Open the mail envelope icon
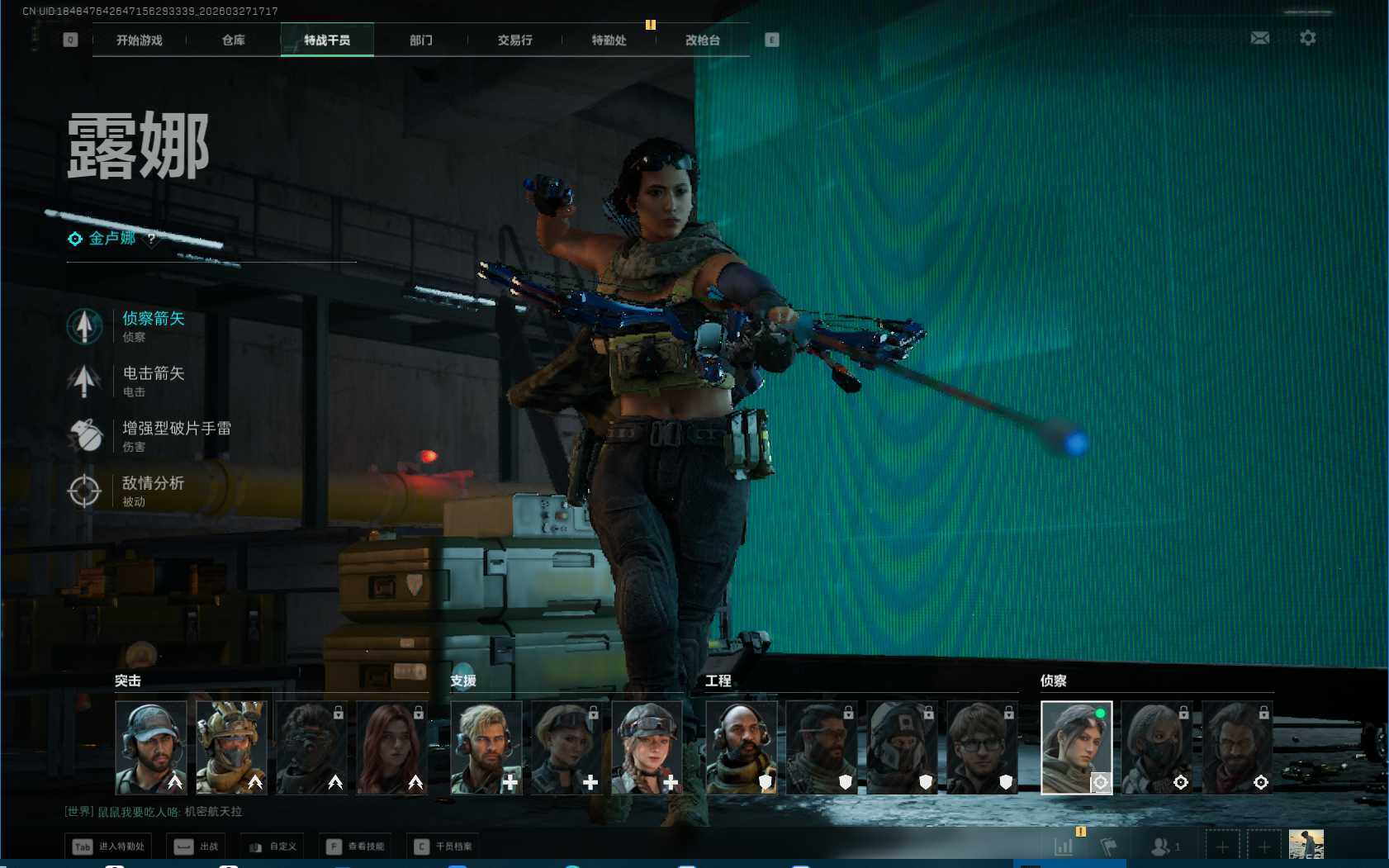The width and height of the screenshot is (1389, 868). click(1259, 38)
